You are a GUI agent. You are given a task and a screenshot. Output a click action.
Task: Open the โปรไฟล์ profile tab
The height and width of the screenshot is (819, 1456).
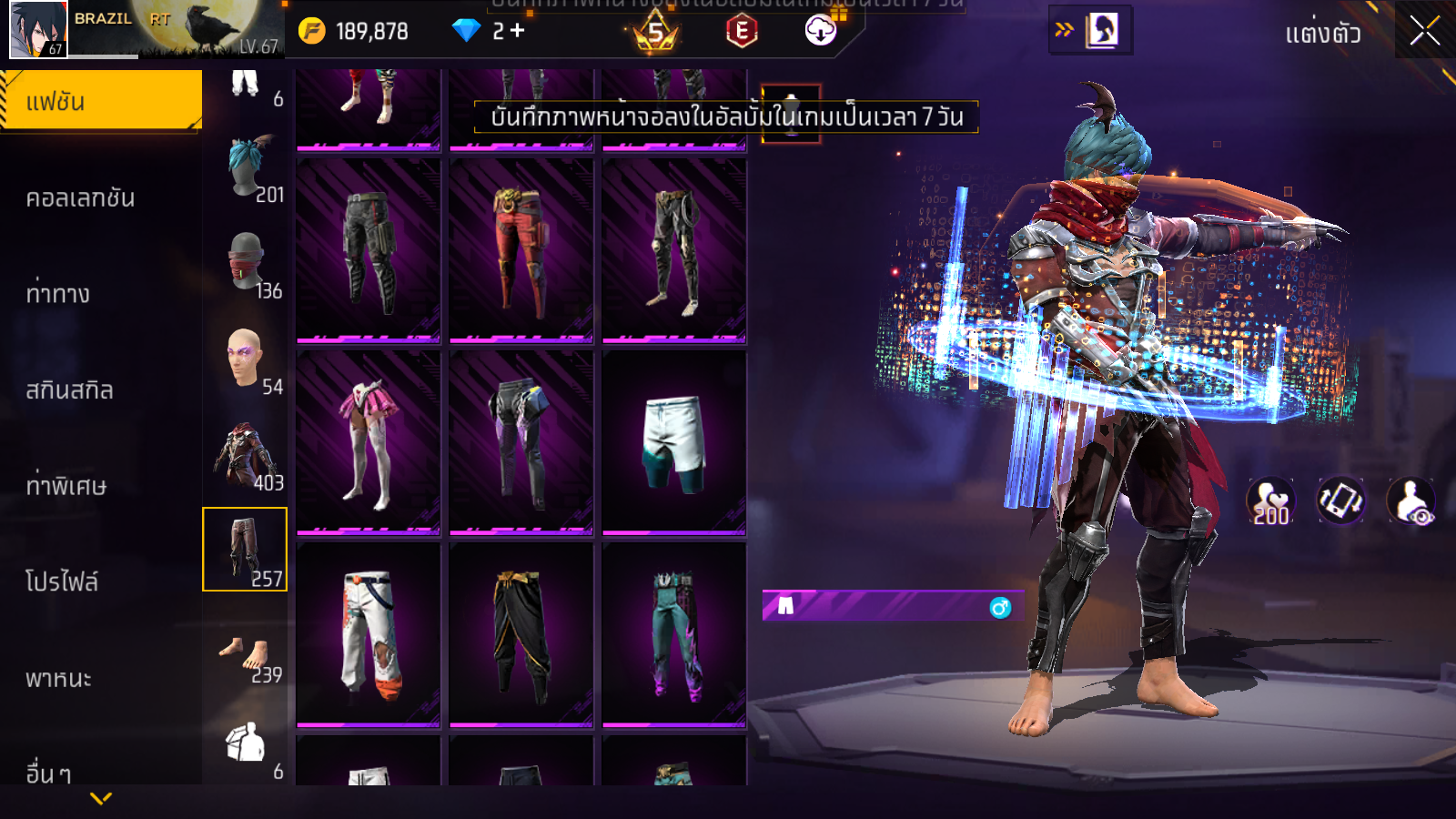coord(62,582)
